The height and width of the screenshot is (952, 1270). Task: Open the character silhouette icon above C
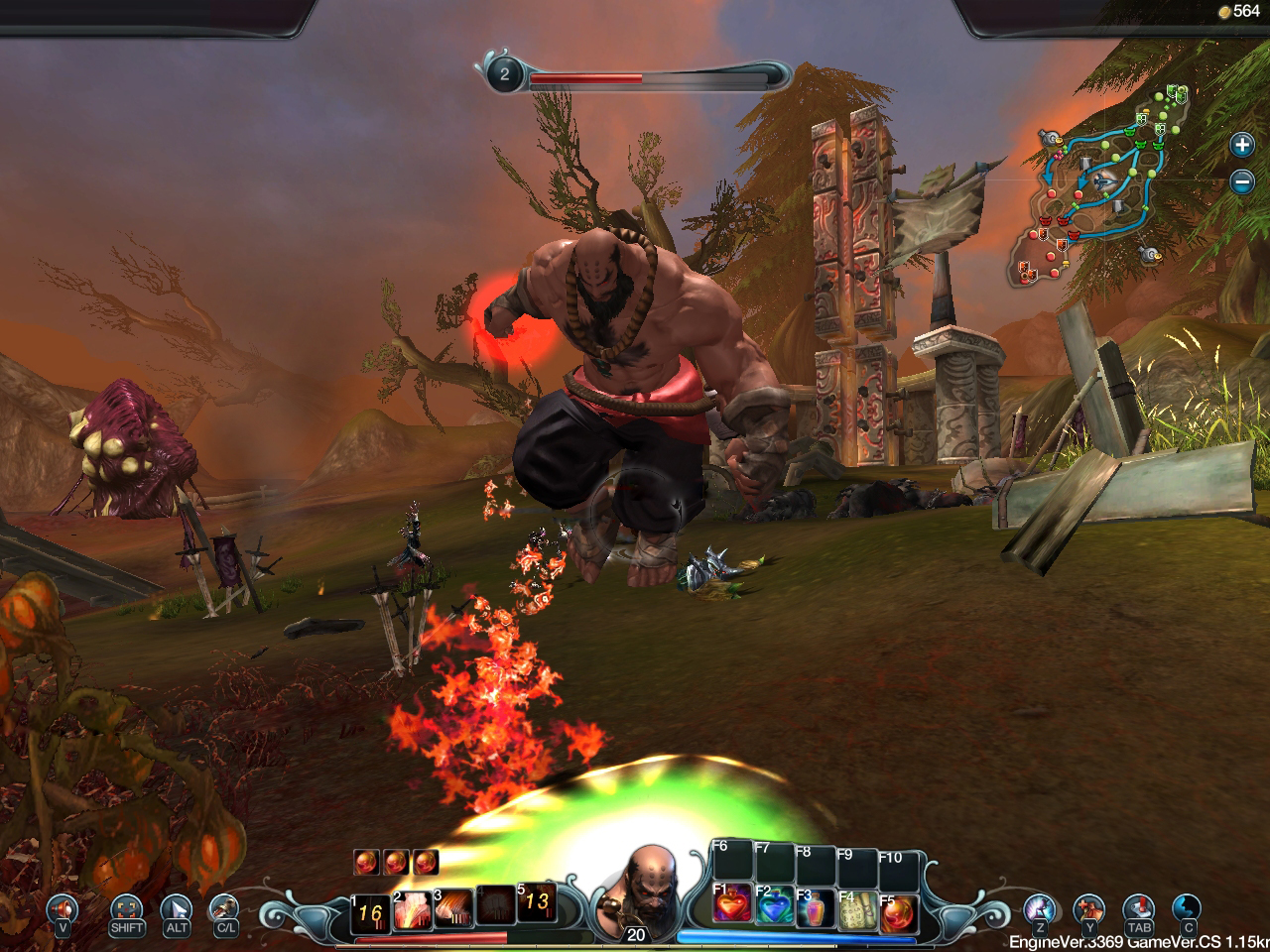click(1187, 906)
